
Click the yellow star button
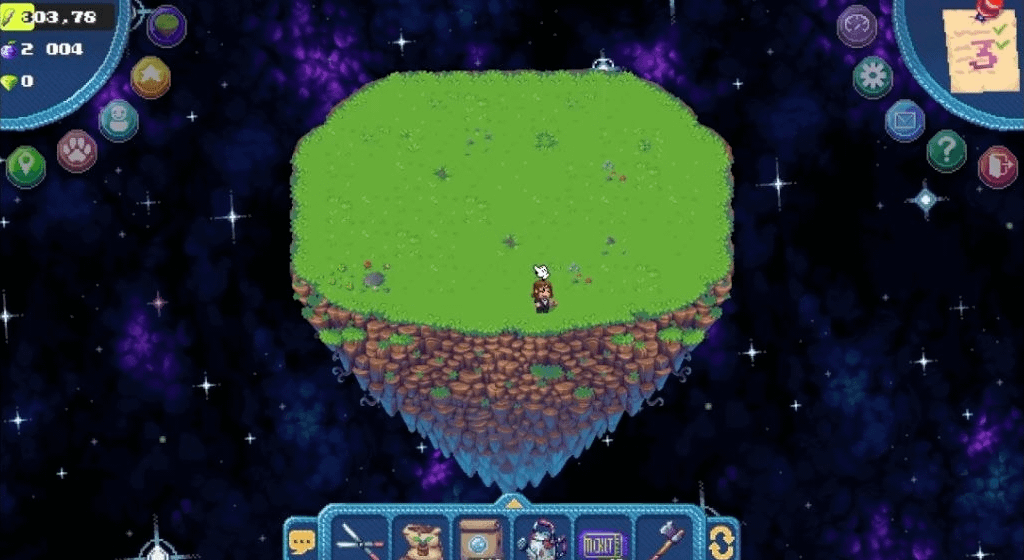coord(150,77)
